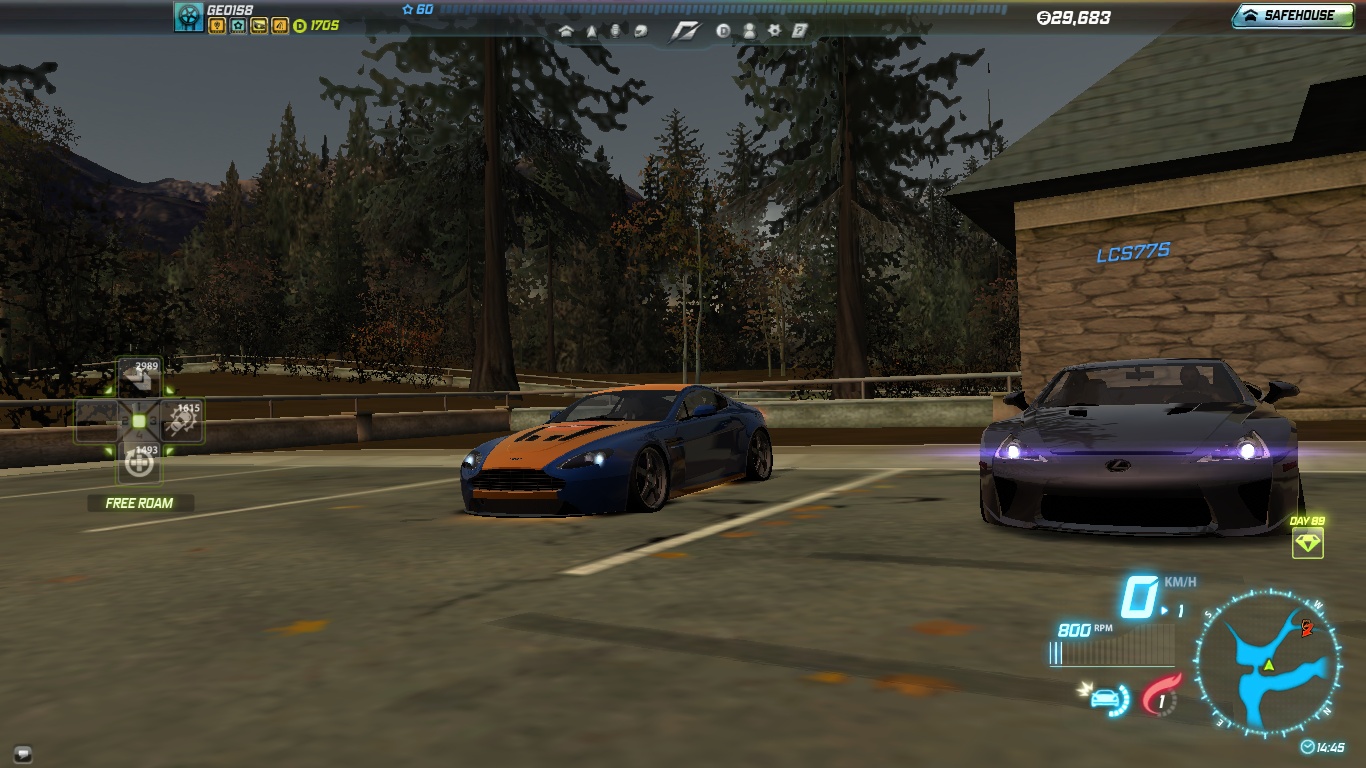Open the Day 89 gem reward expander

(1310, 545)
